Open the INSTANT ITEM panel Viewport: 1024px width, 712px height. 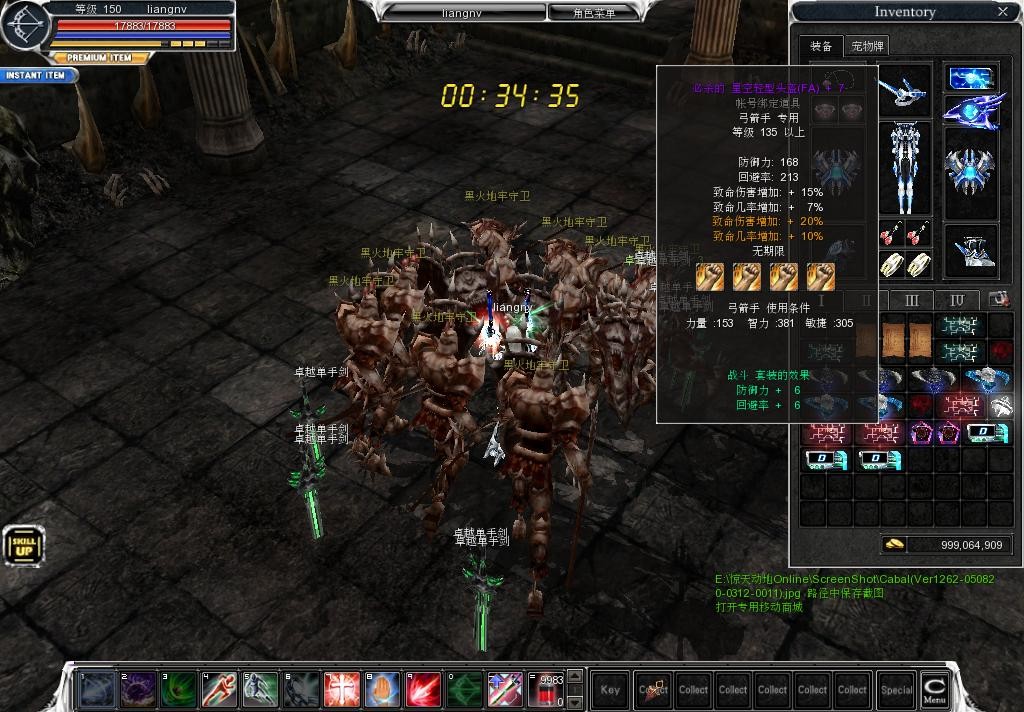[x=37, y=75]
